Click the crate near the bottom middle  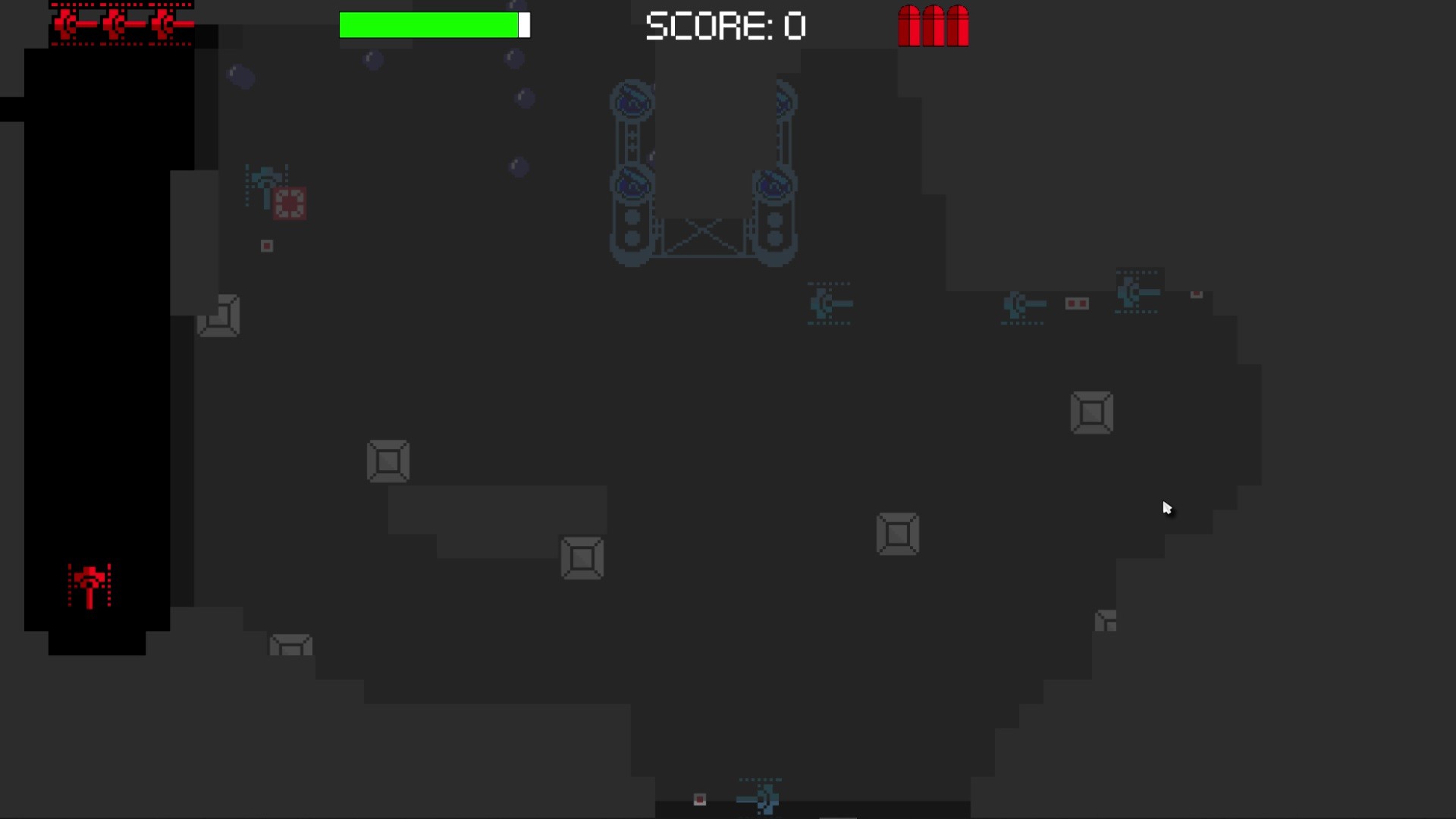click(x=582, y=559)
